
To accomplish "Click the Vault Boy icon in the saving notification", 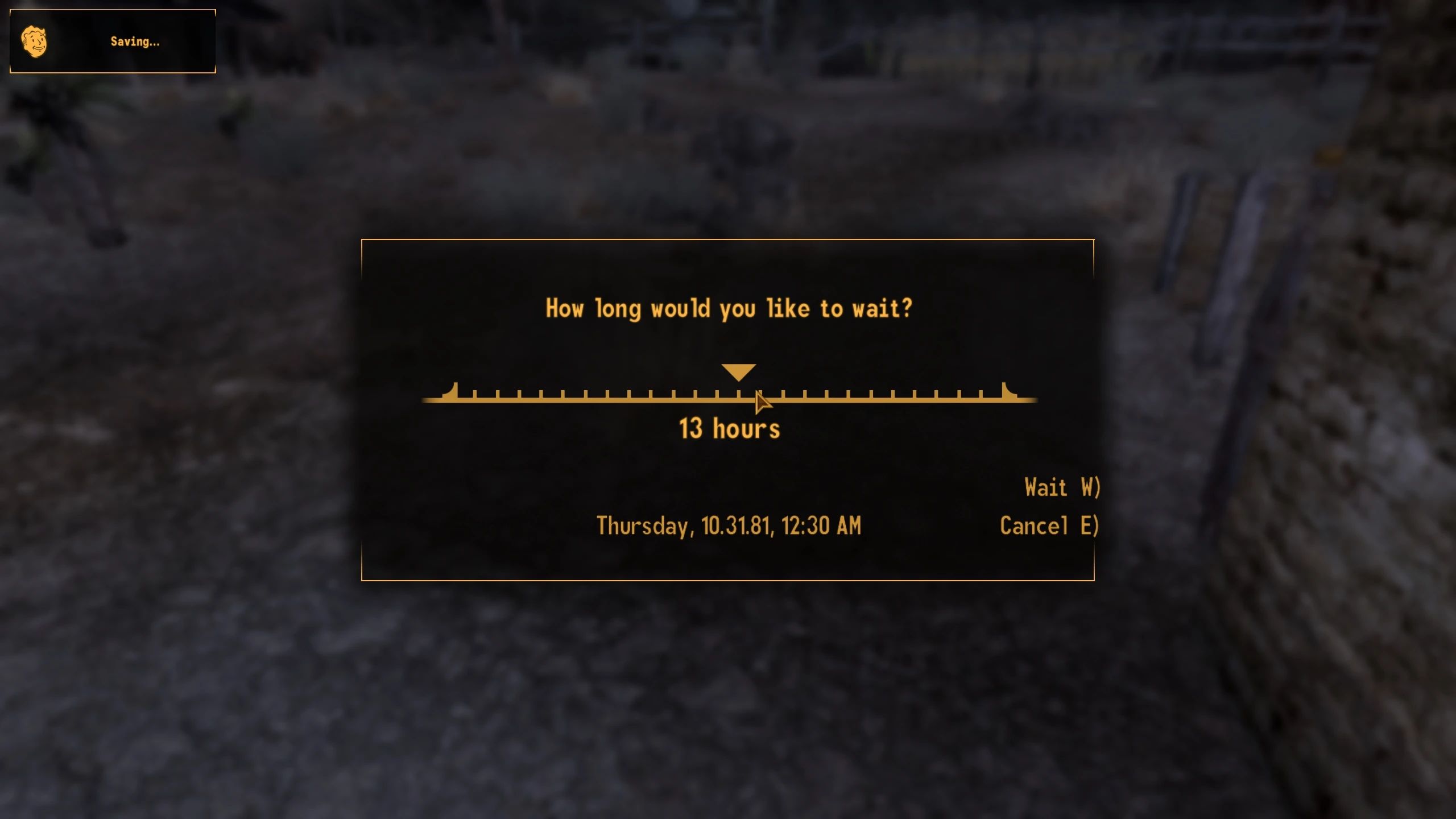I will coord(35,40).
